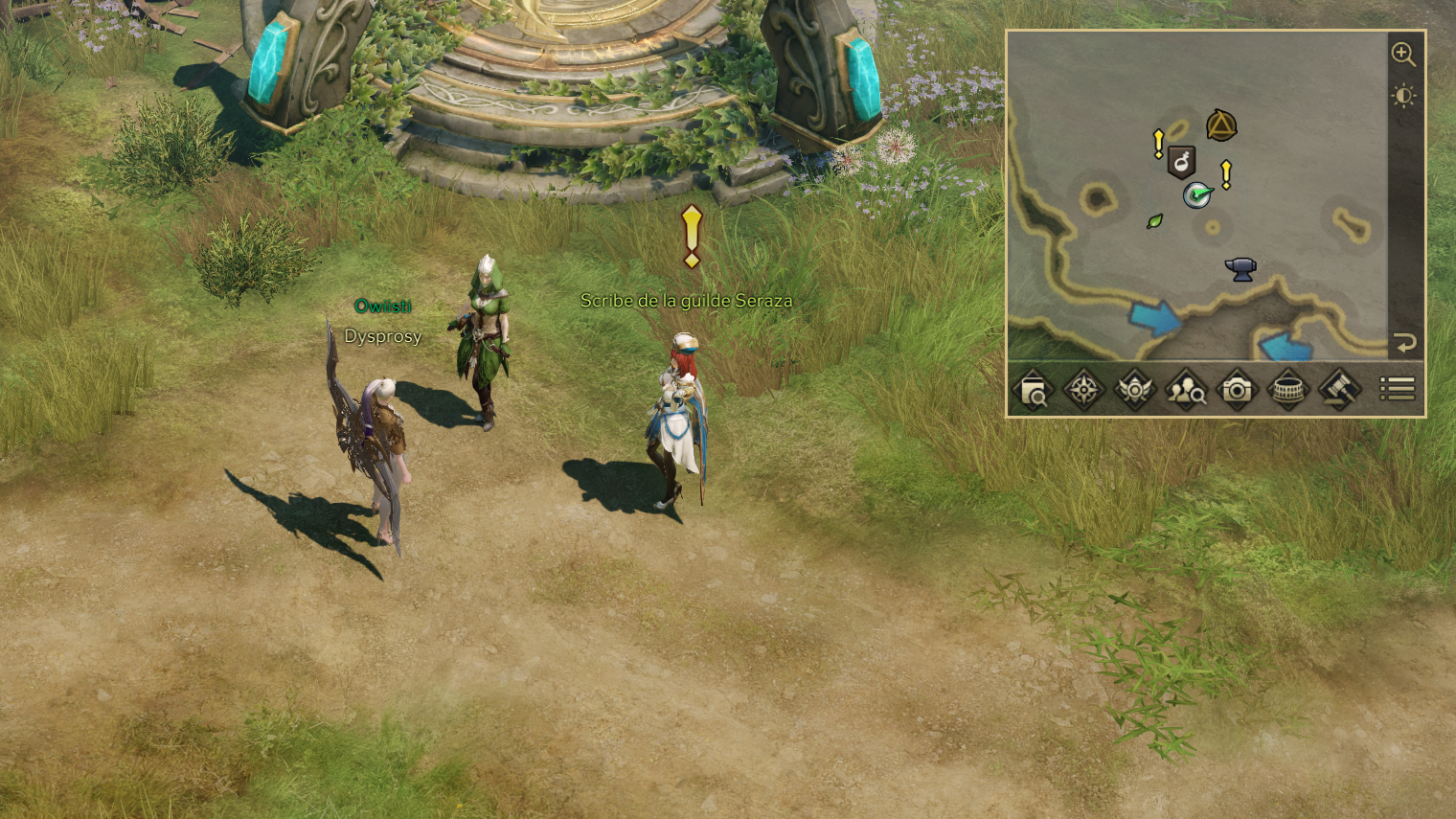Select the anvil blacksmith marker on the minimap
The height and width of the screenshot is (819, 1456).
click(x=1240, y=269)
